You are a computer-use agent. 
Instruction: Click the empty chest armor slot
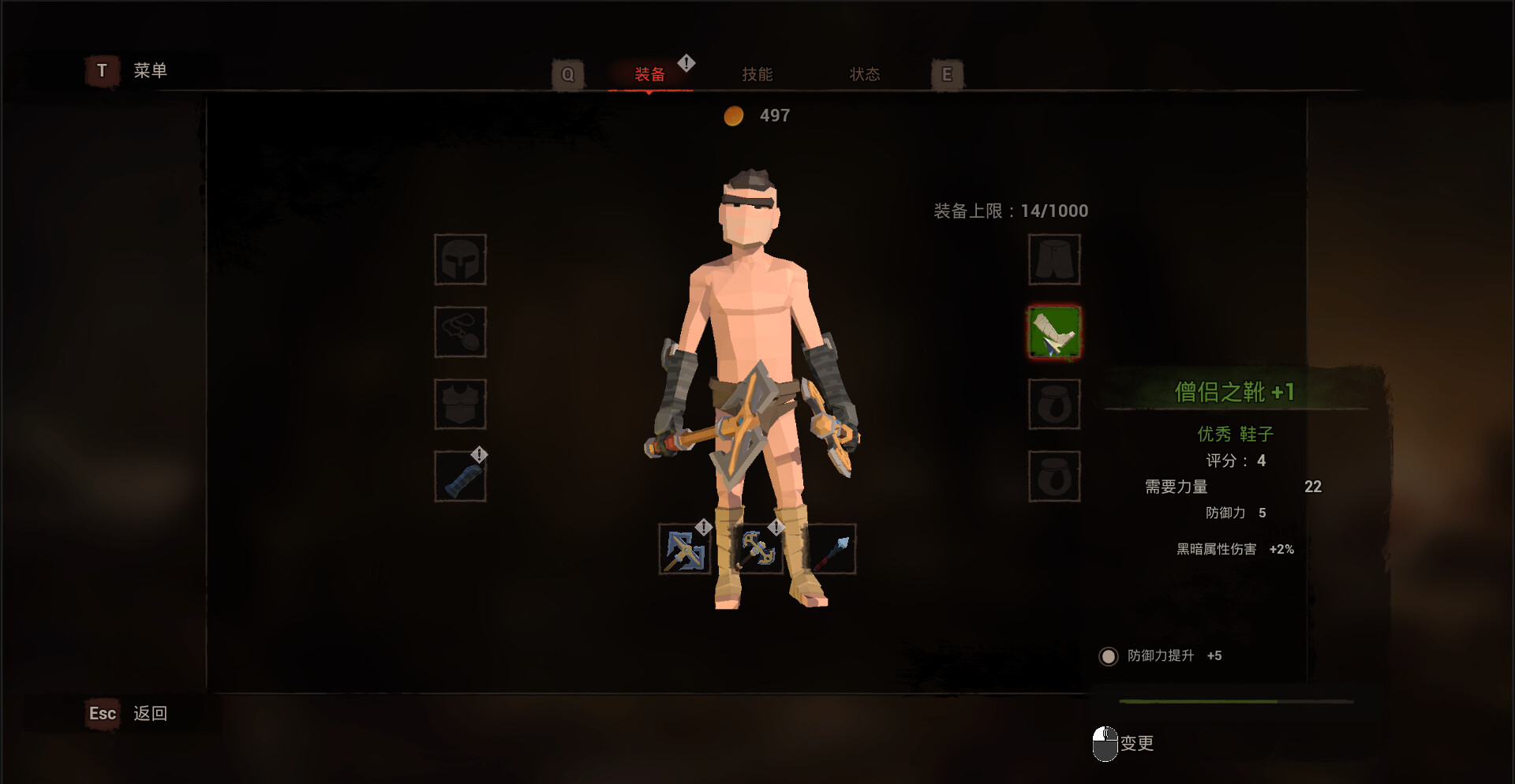pos(460,404)
